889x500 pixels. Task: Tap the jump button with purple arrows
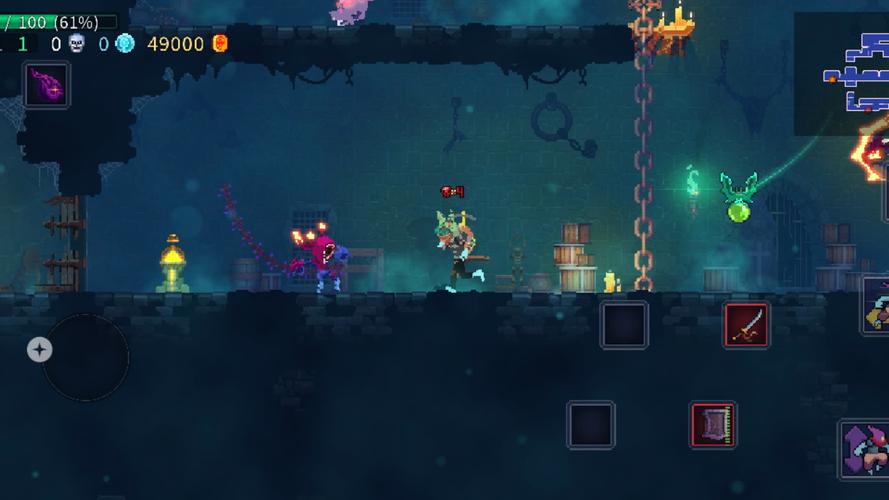click(x=865, y=449)
